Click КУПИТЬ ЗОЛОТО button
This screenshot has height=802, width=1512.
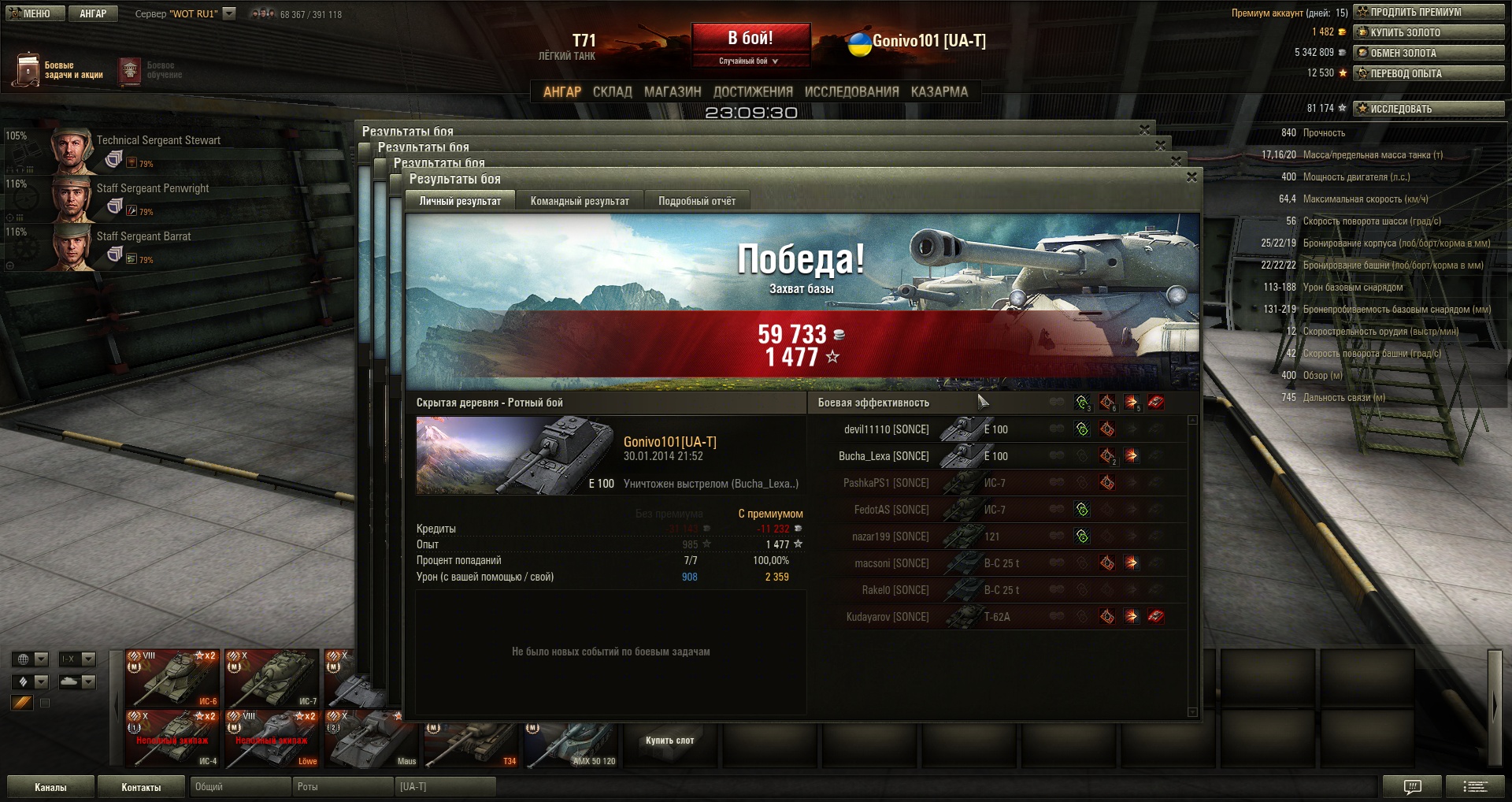pos(1429,32)
